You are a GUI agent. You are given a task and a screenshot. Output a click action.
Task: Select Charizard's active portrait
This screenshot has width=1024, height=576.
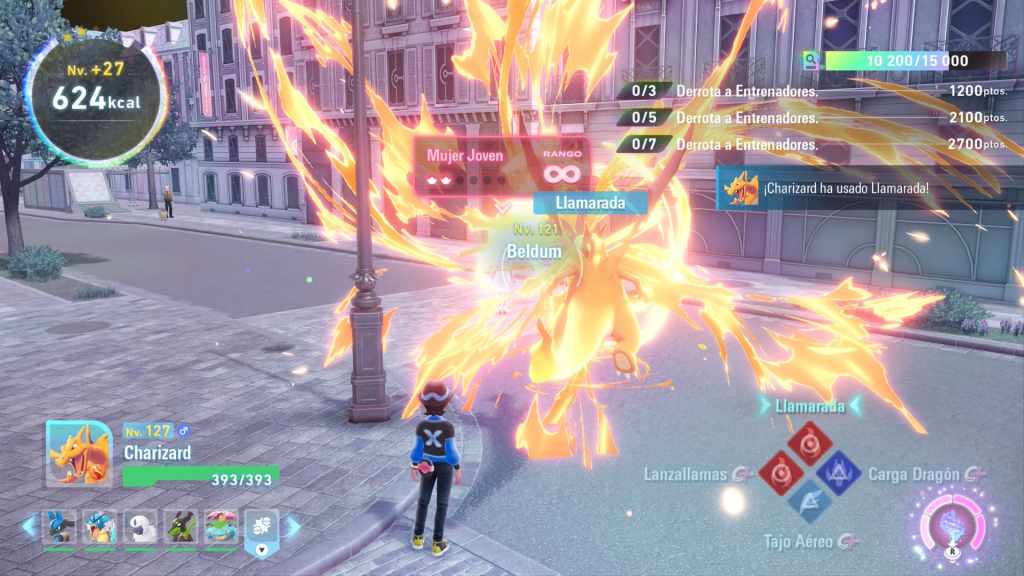tap(79, 454)
